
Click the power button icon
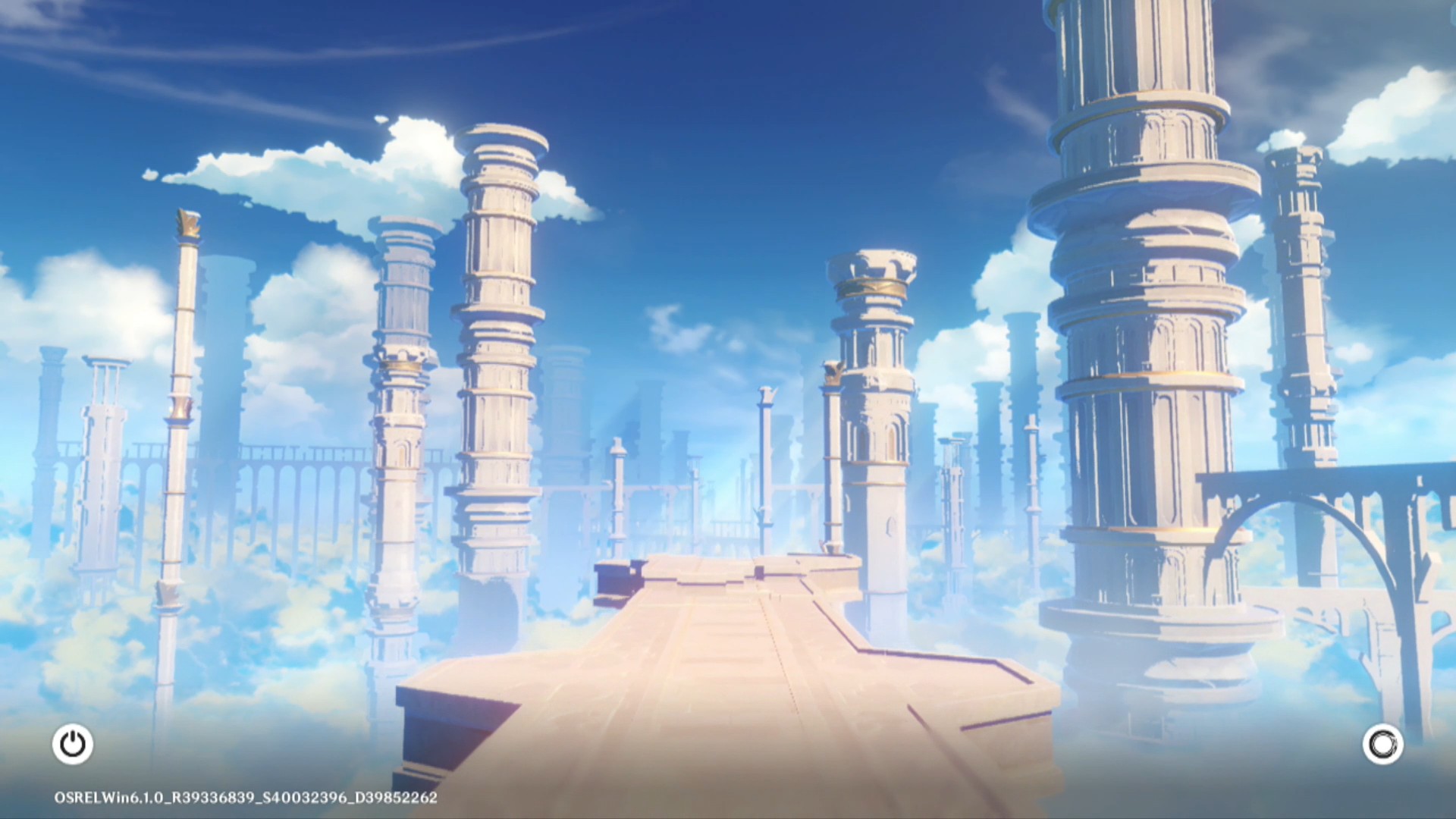[73, 744]
